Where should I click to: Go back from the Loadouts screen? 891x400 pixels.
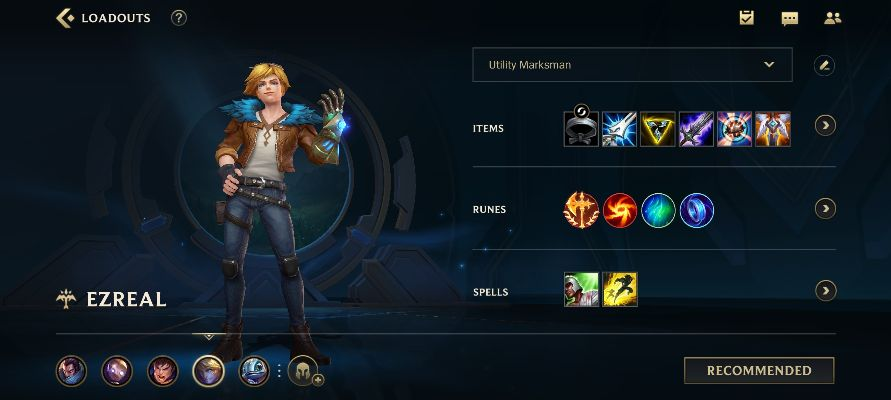[66, 18]
